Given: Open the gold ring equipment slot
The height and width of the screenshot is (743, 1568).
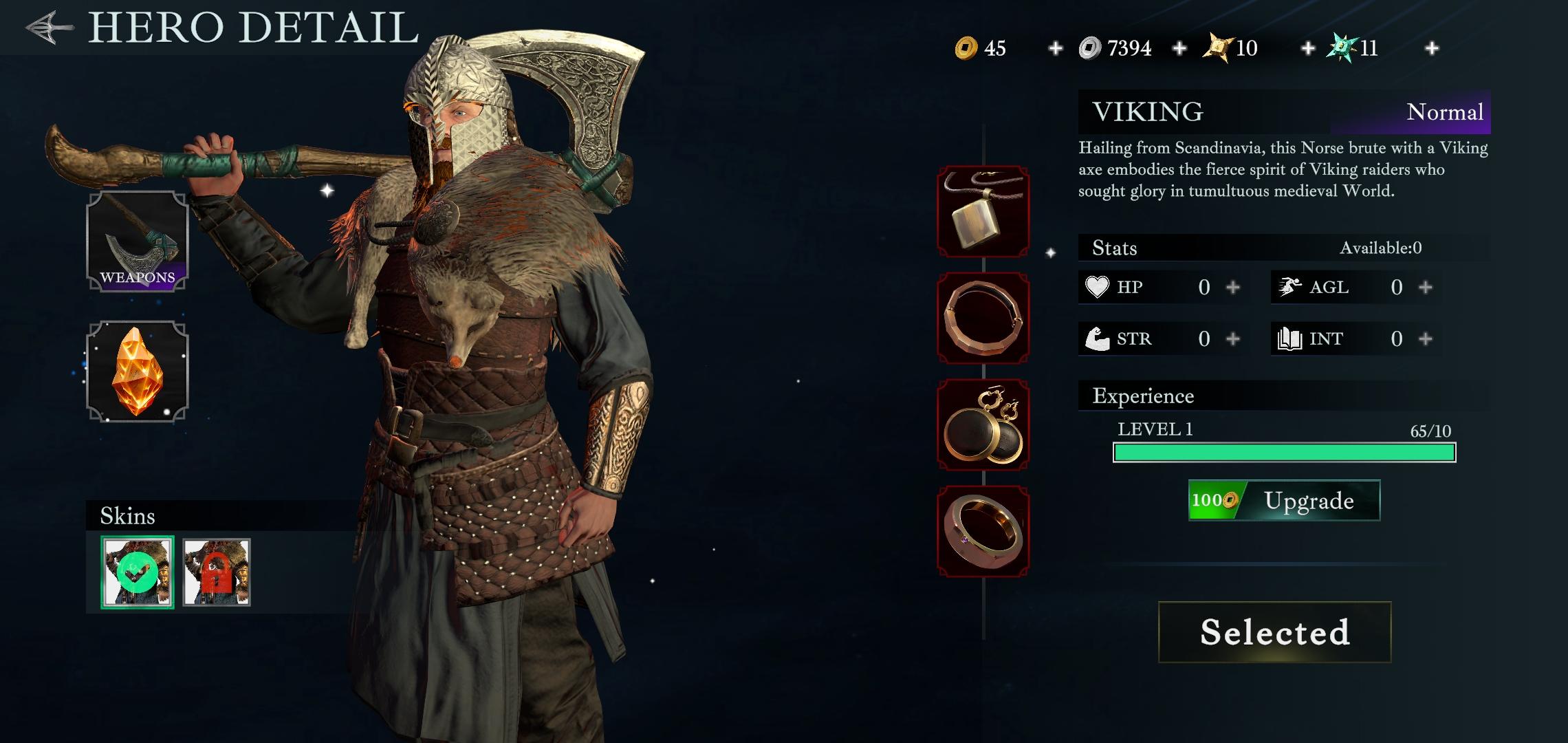Looking at the screenshot, I should point(983,531).
